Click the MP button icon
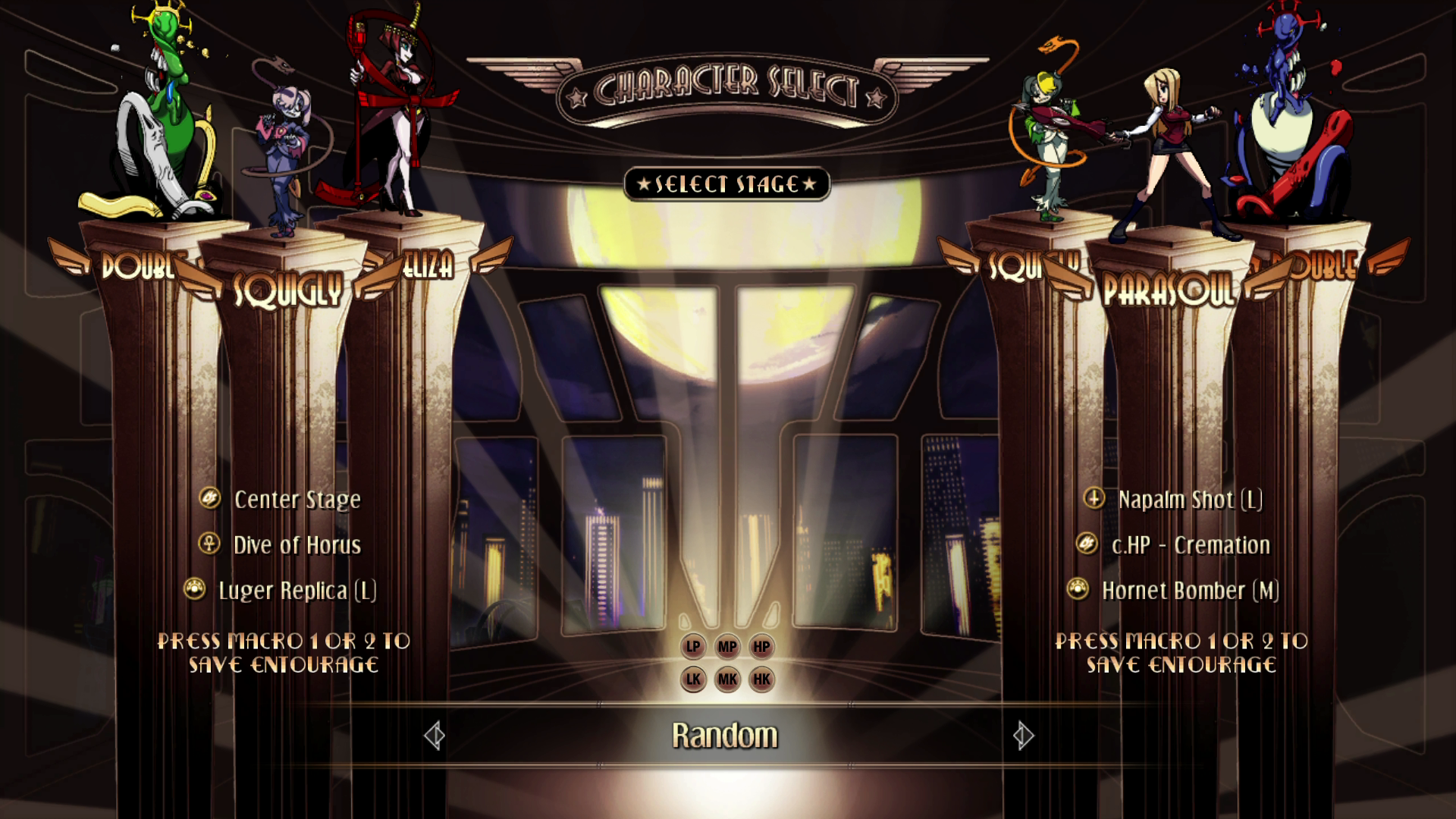Screen dimensions: 1456x819 click(727, 647)
